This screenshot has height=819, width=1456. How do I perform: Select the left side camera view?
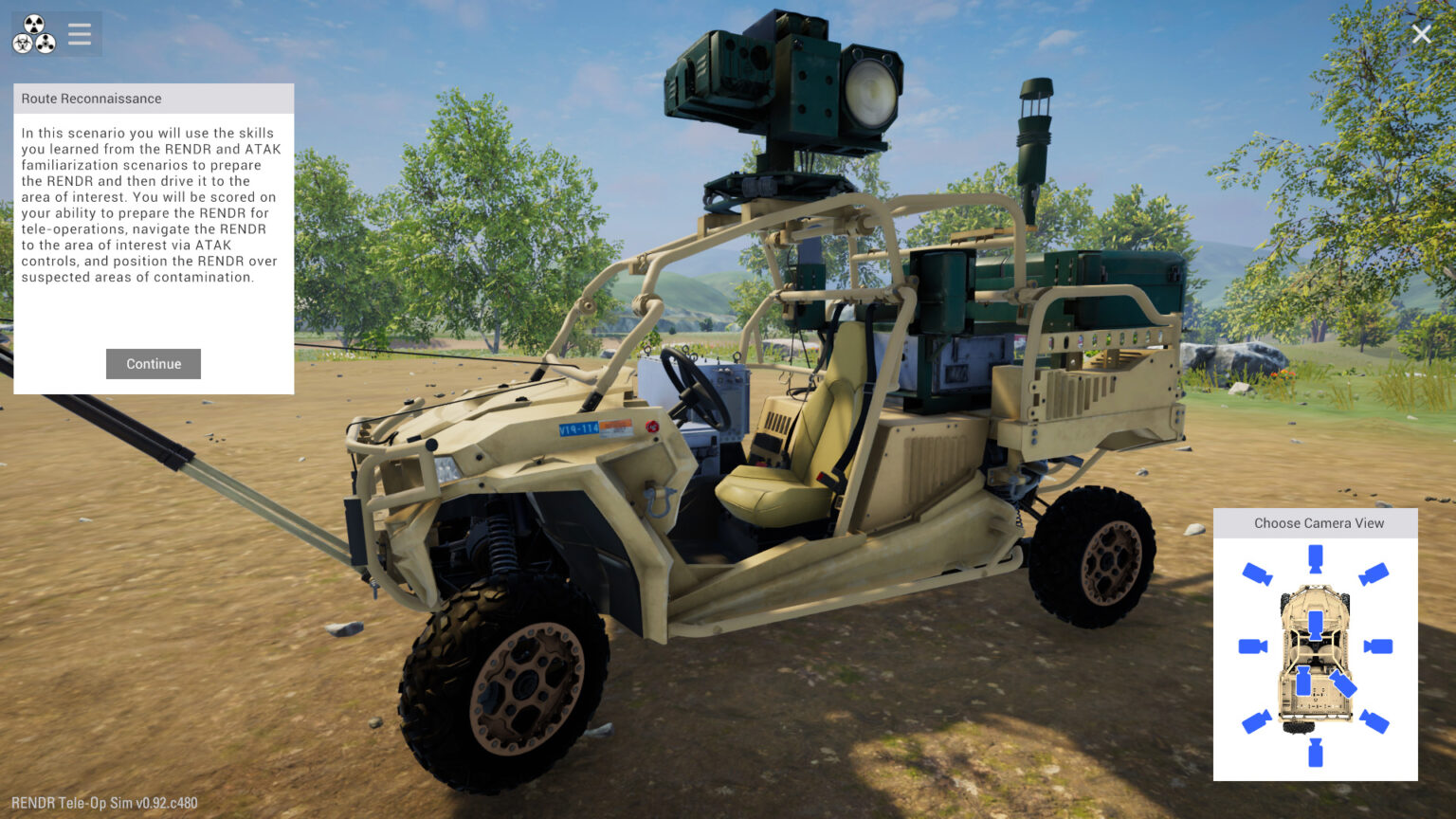[x=1253, y=646]
